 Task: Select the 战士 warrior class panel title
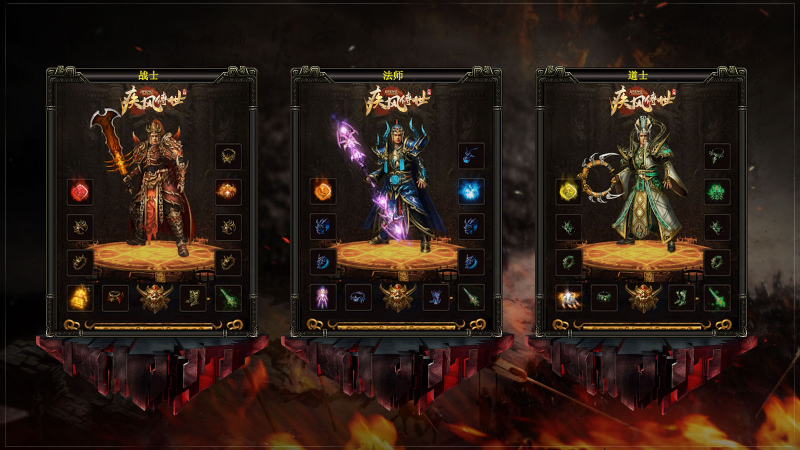click(150, 75)
